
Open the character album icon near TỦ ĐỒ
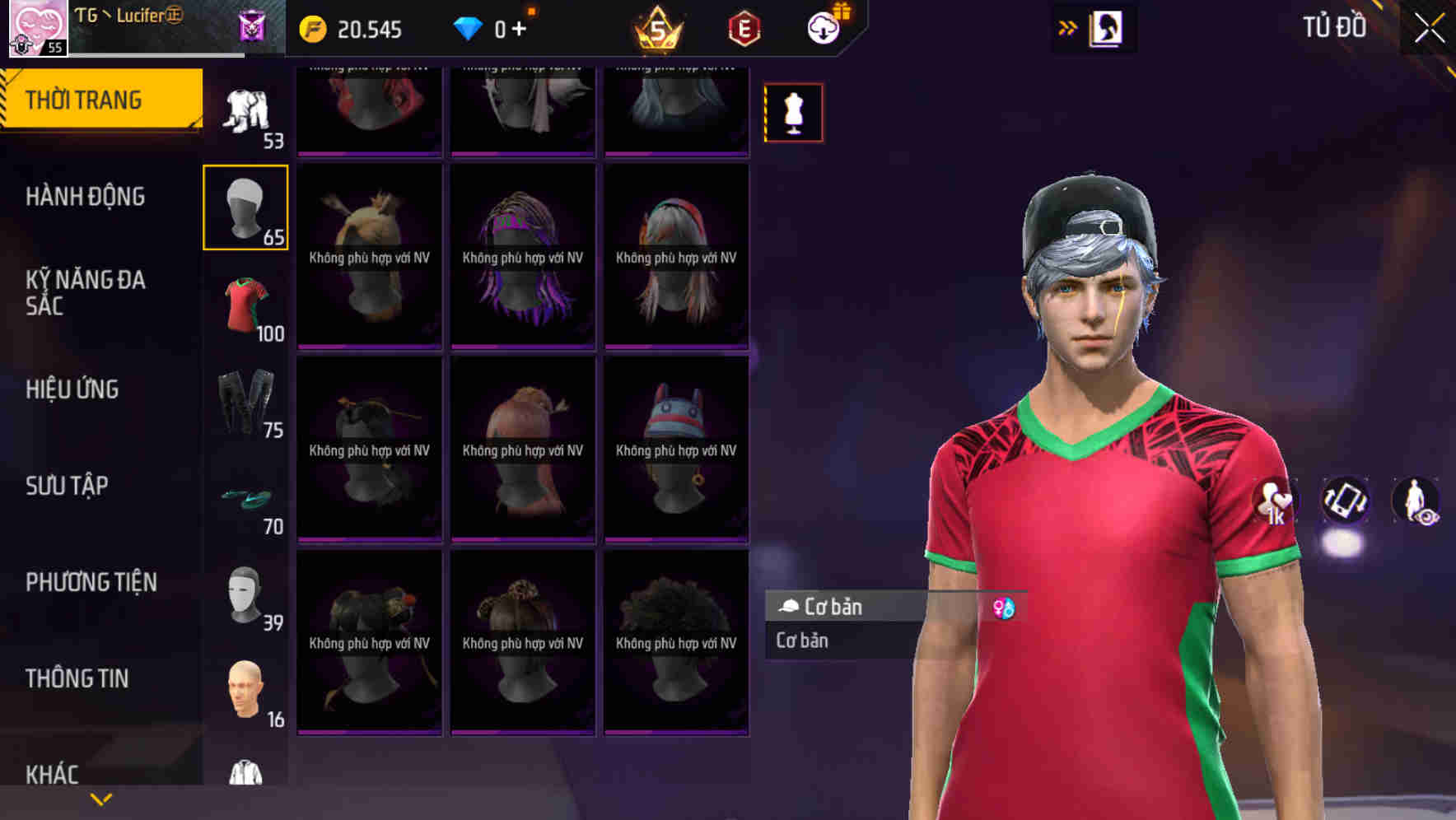point(1108,26)
